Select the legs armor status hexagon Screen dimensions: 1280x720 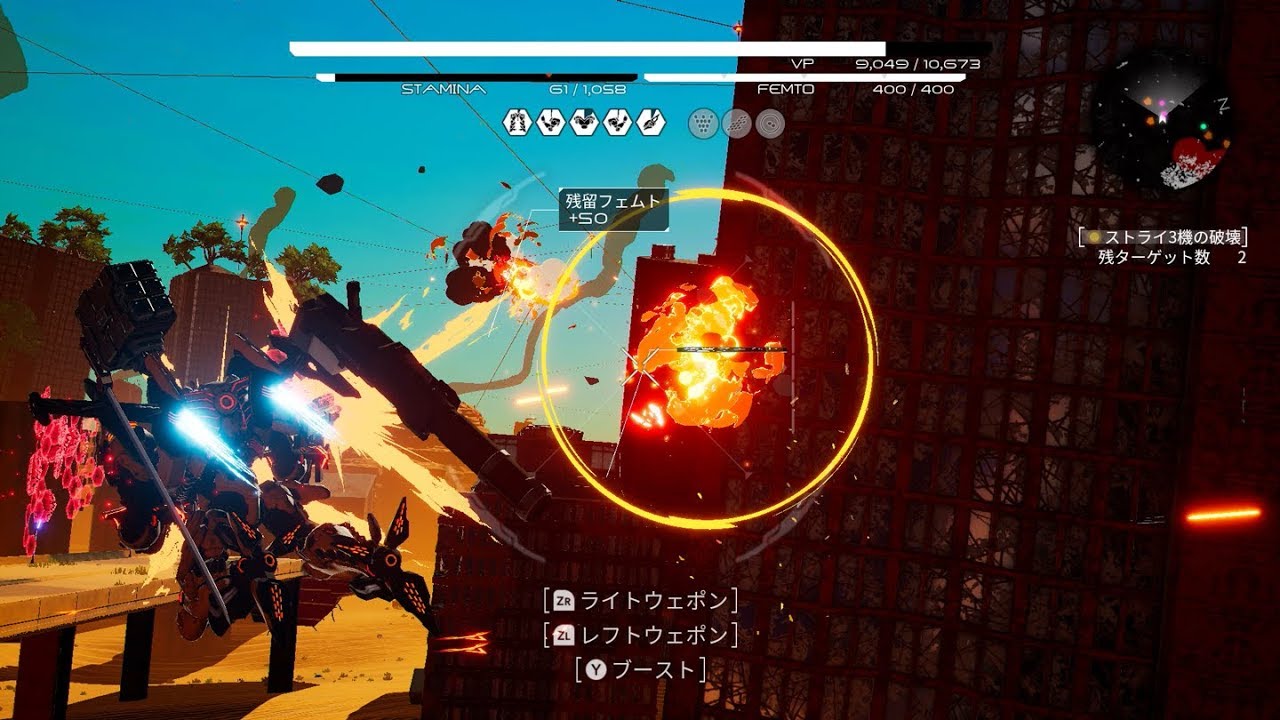click(x=517, y=123)
